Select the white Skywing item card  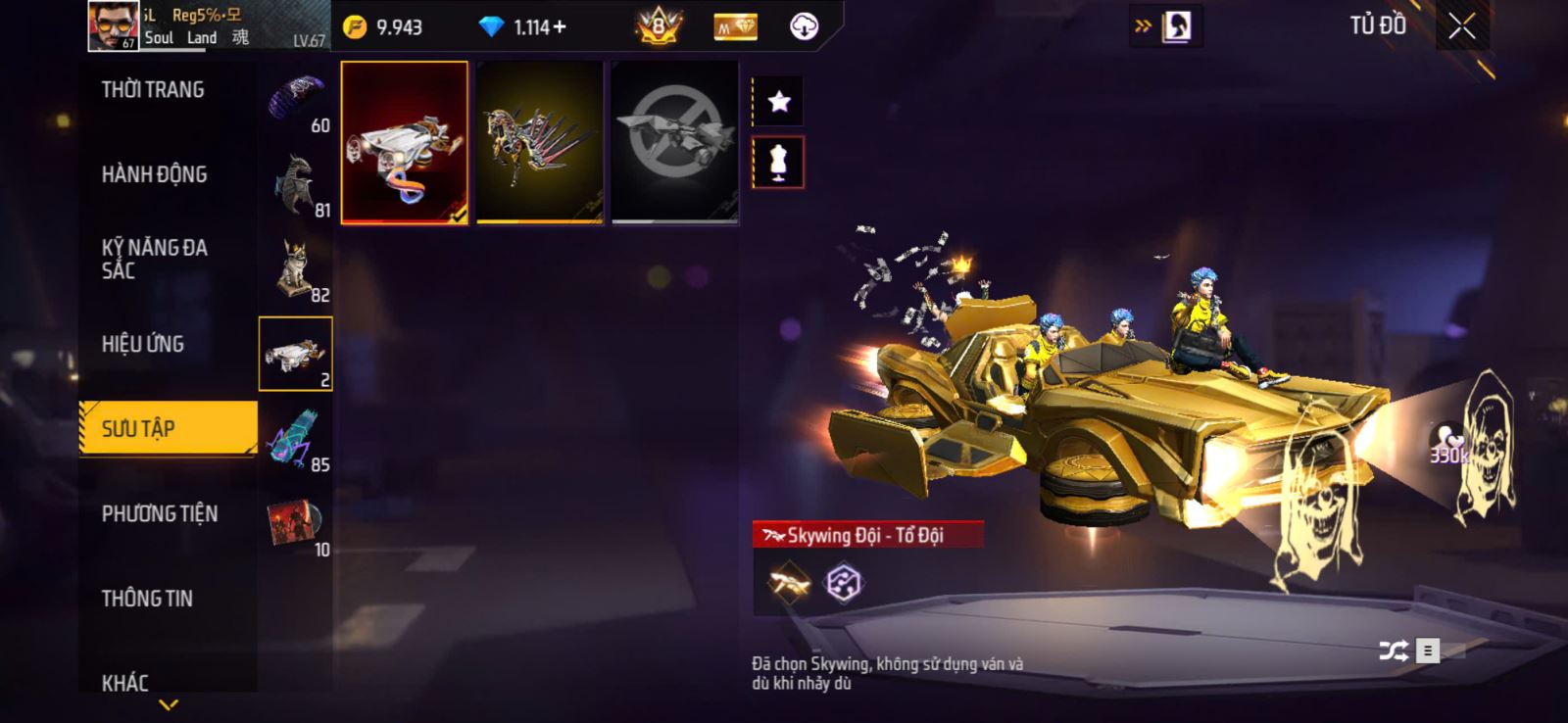pyautogui.click(x=404, y=143)
